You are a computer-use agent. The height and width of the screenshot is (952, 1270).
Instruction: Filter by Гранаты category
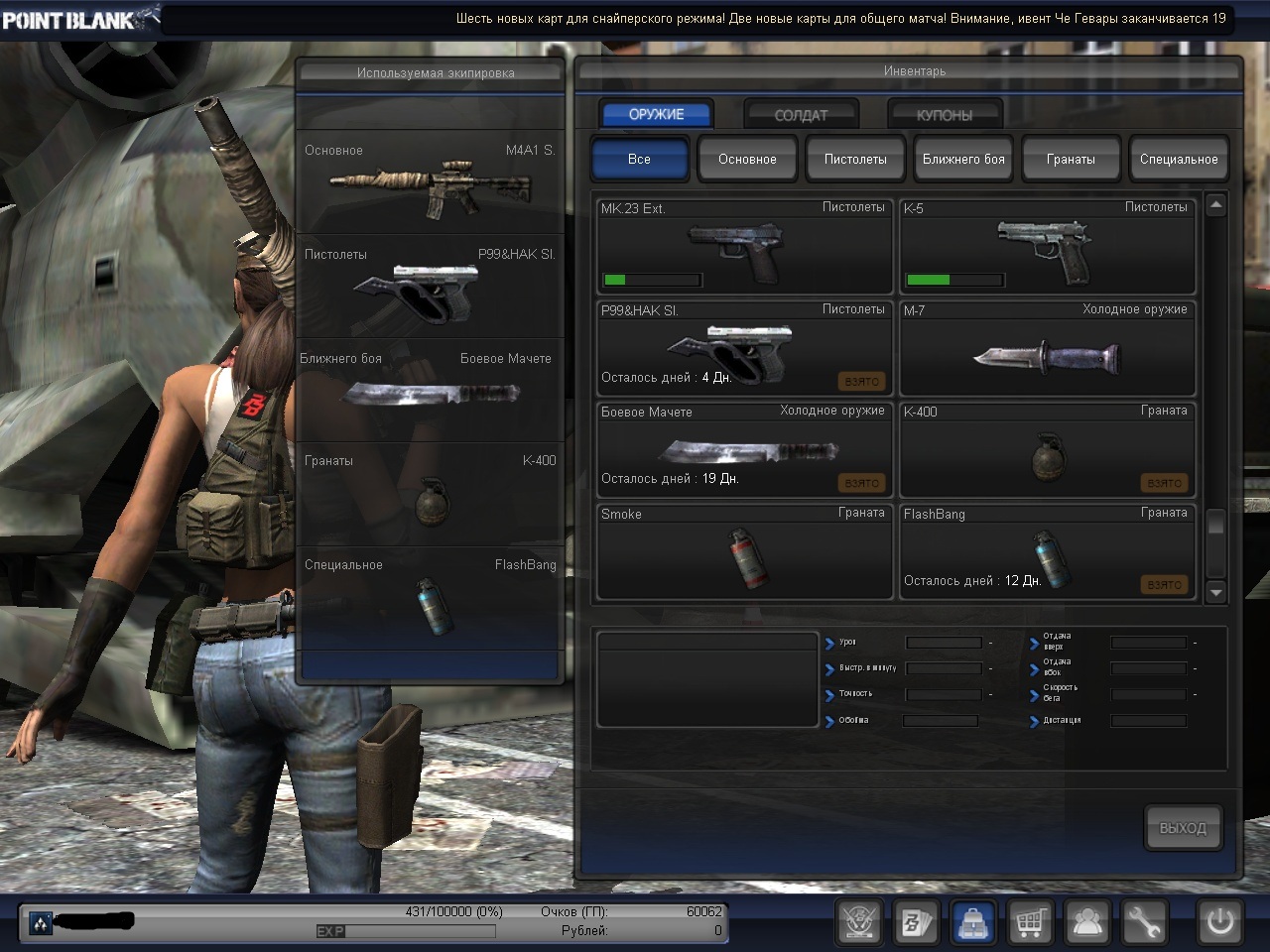coord(1071,159)
